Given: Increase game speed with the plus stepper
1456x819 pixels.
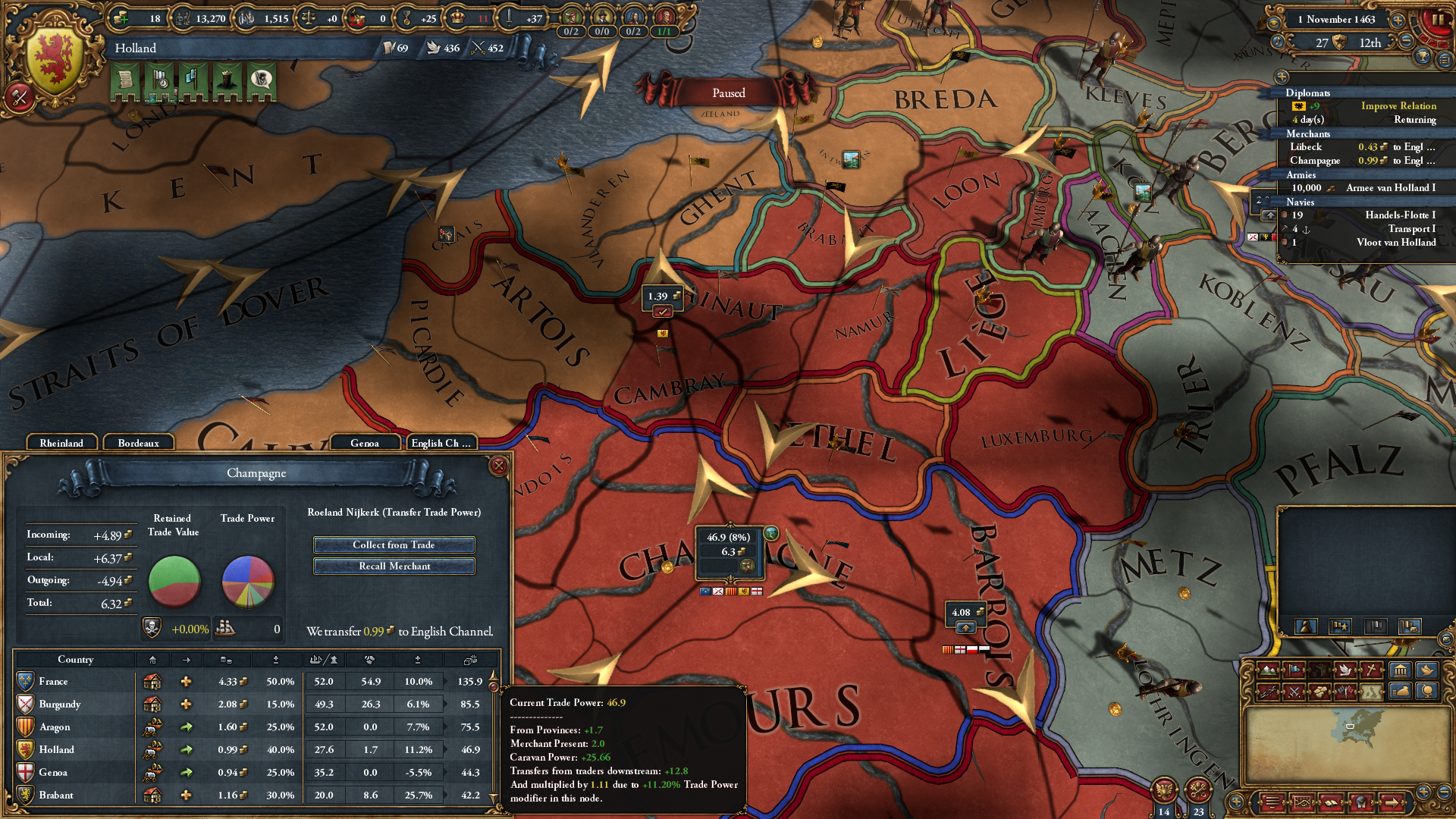Looking at the screenshot, I should point(1398,20).
